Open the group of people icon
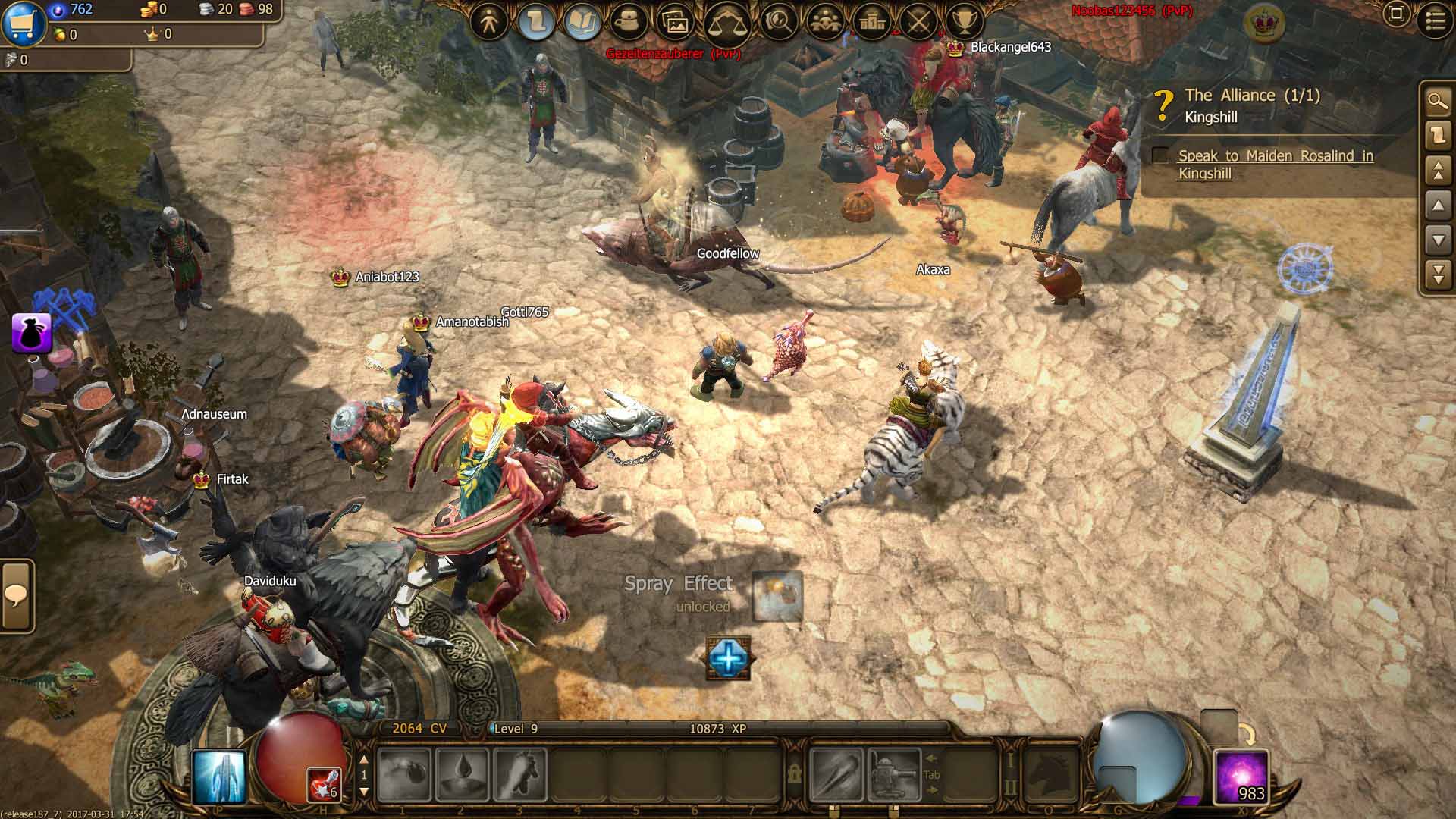Image resolution: width=1456 pixels, height=819 pixels. pos(827,22)
